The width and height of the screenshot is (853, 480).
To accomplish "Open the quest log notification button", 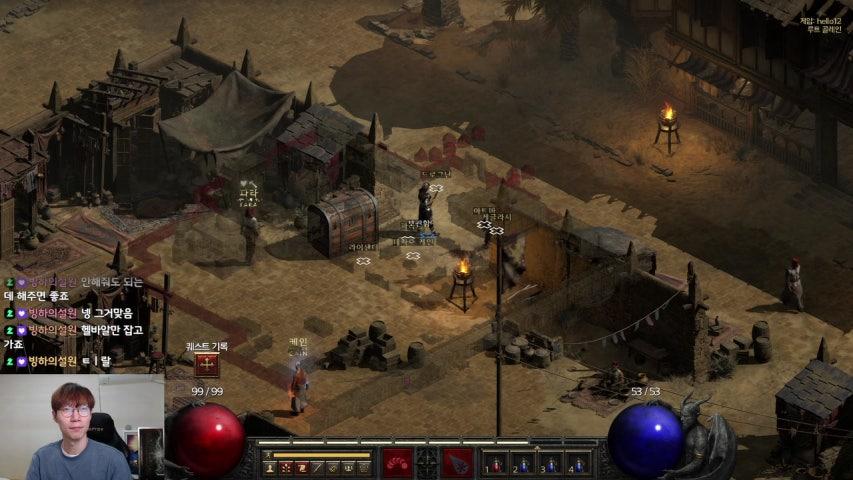I will pyautogui.click(x=206, y=364).
